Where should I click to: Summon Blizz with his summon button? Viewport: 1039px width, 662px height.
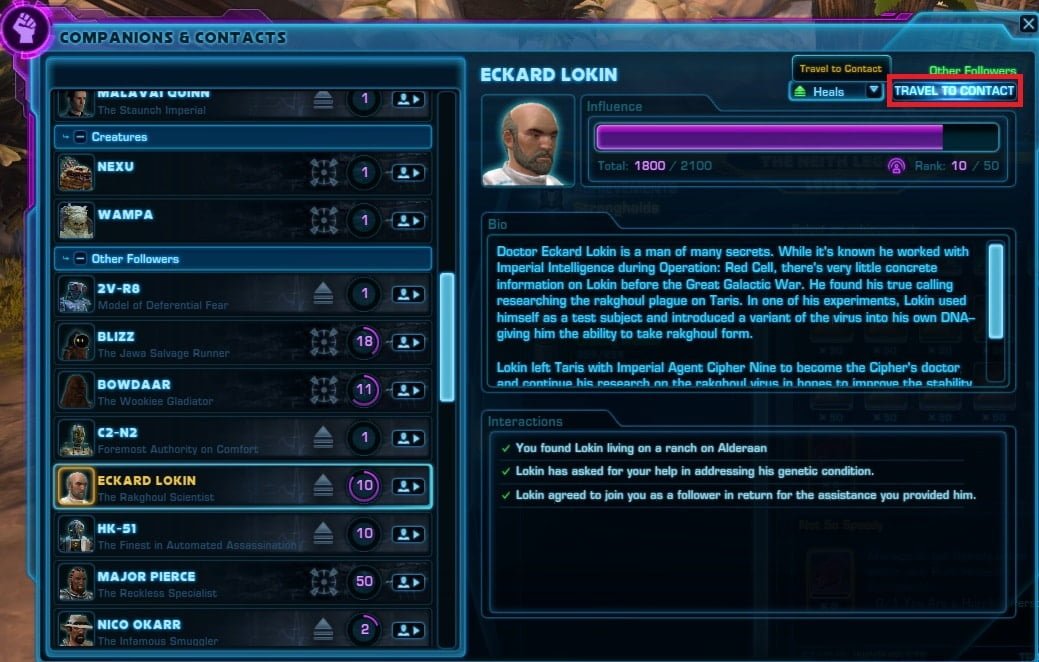[408, 343]
